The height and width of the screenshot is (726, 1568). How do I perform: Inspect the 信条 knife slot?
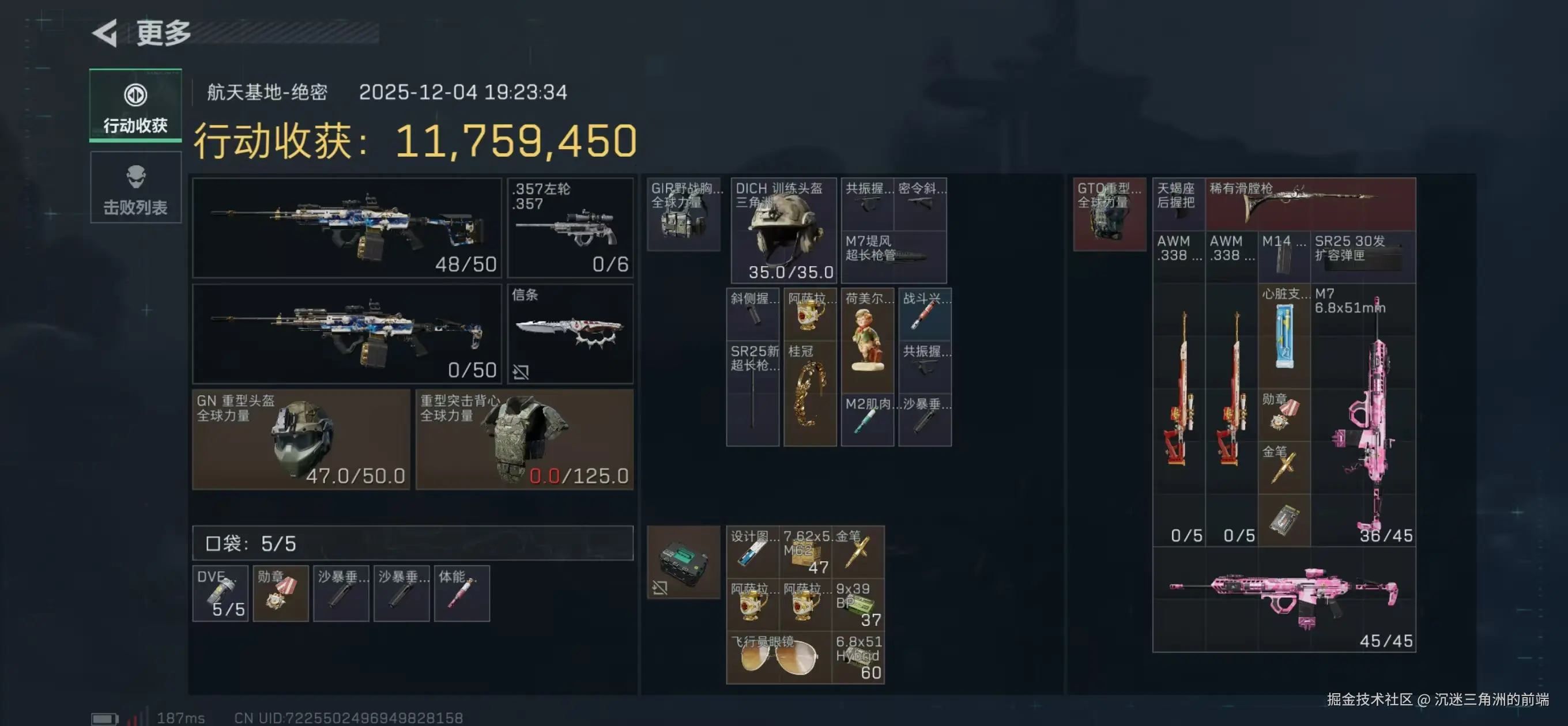pos(570,334)
